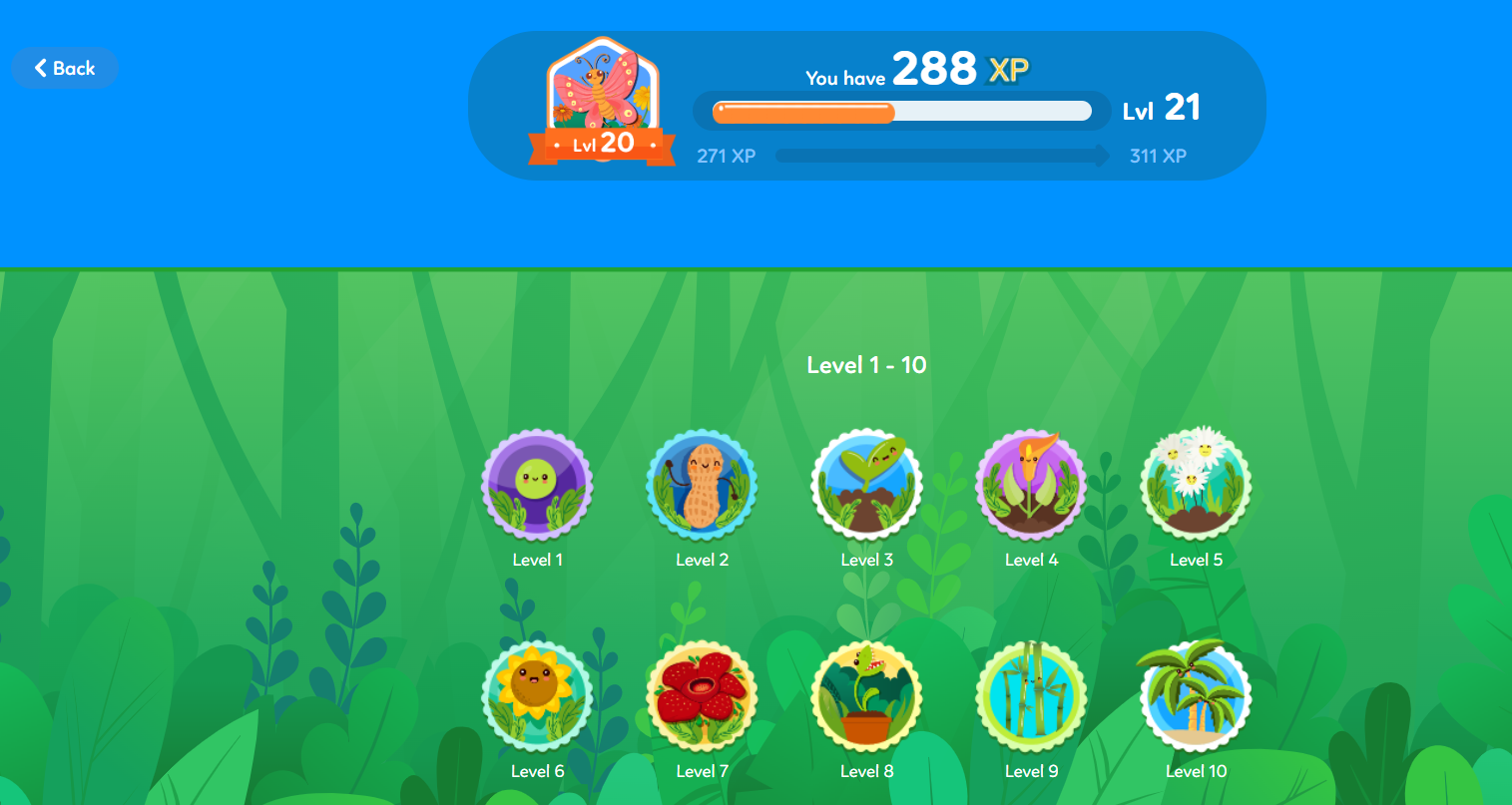Screen dimensions: 1512x805
Task: Click the Level 1 - 10 heading
Action: click(866, 365)
